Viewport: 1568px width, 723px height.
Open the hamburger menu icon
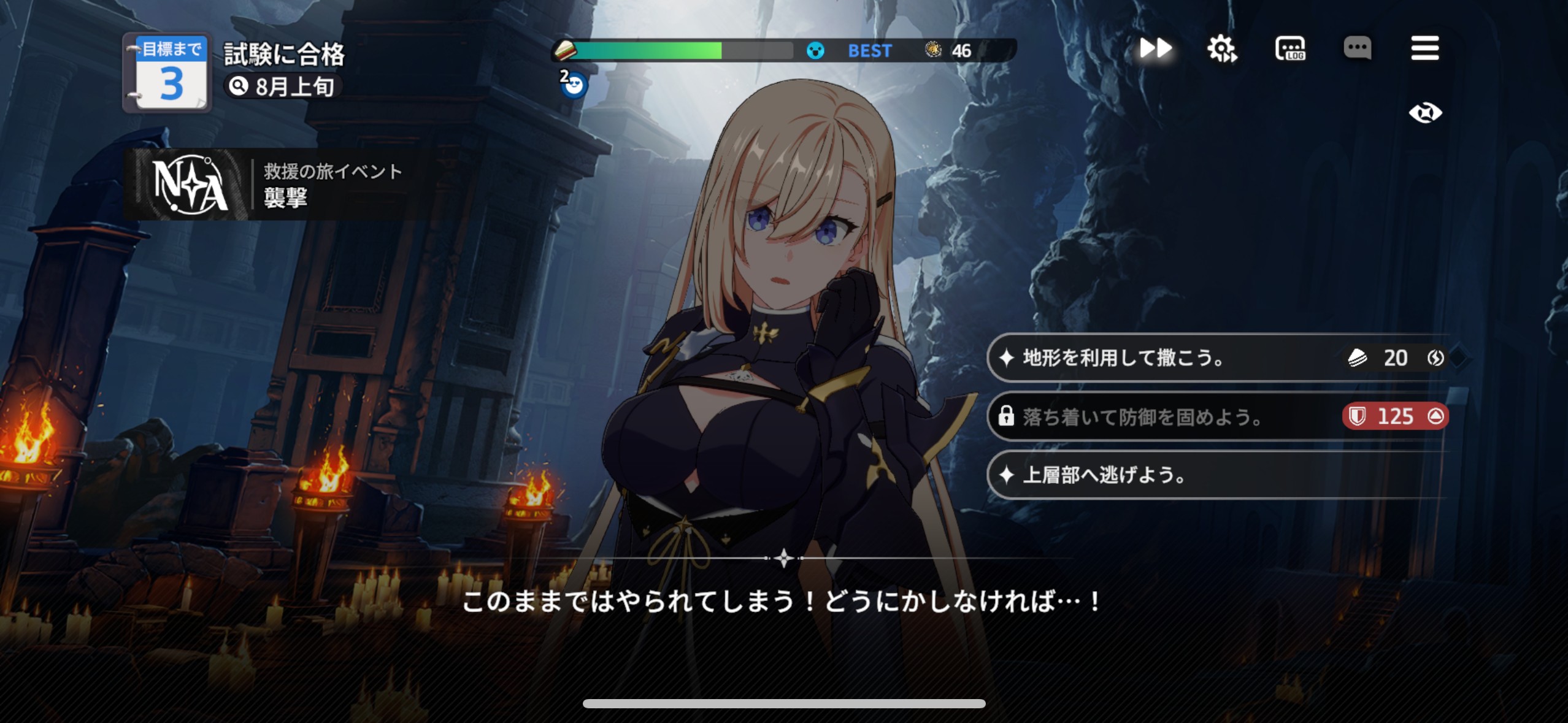coord(1425,49)
